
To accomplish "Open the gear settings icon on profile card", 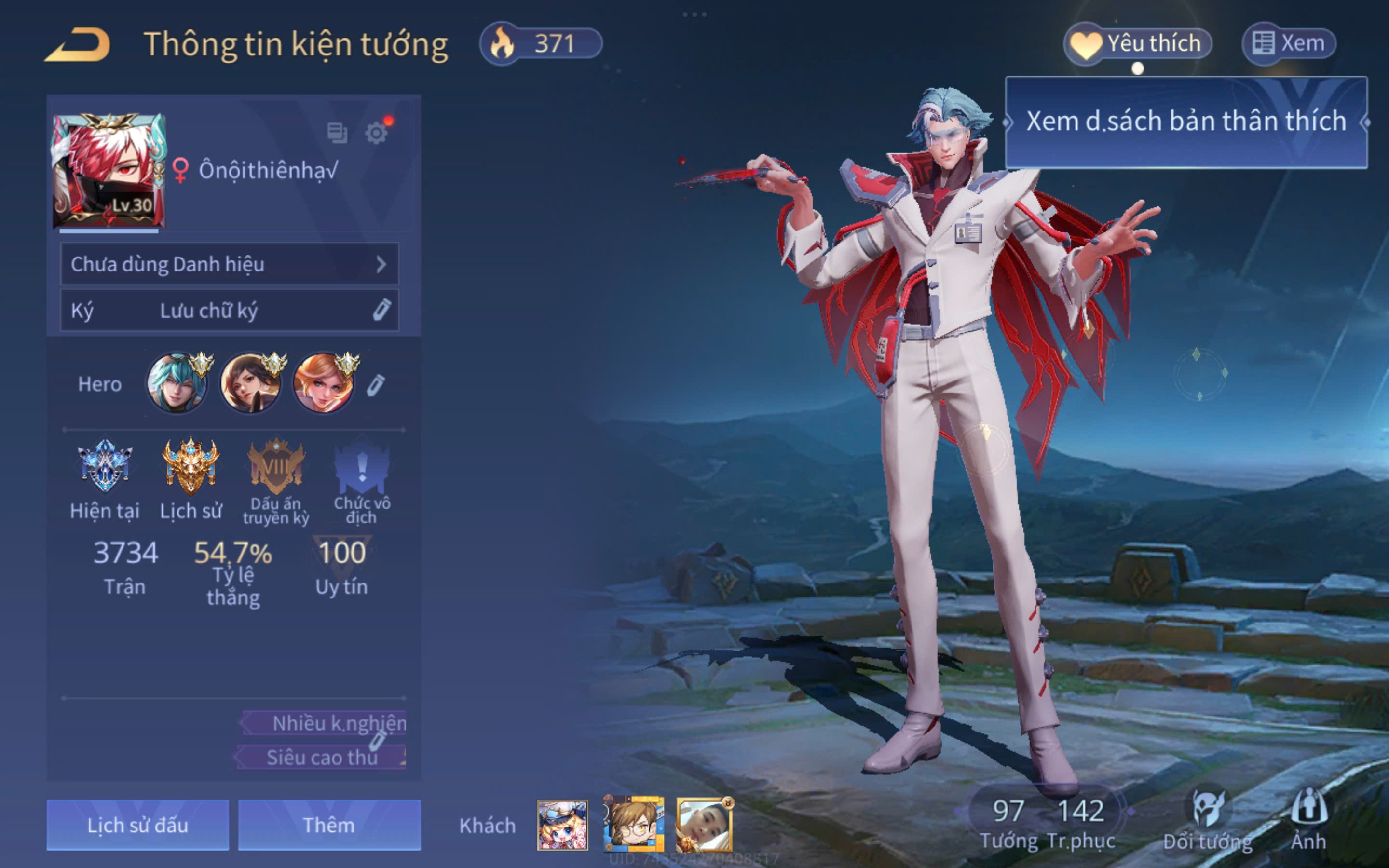I will click(377, 133).
